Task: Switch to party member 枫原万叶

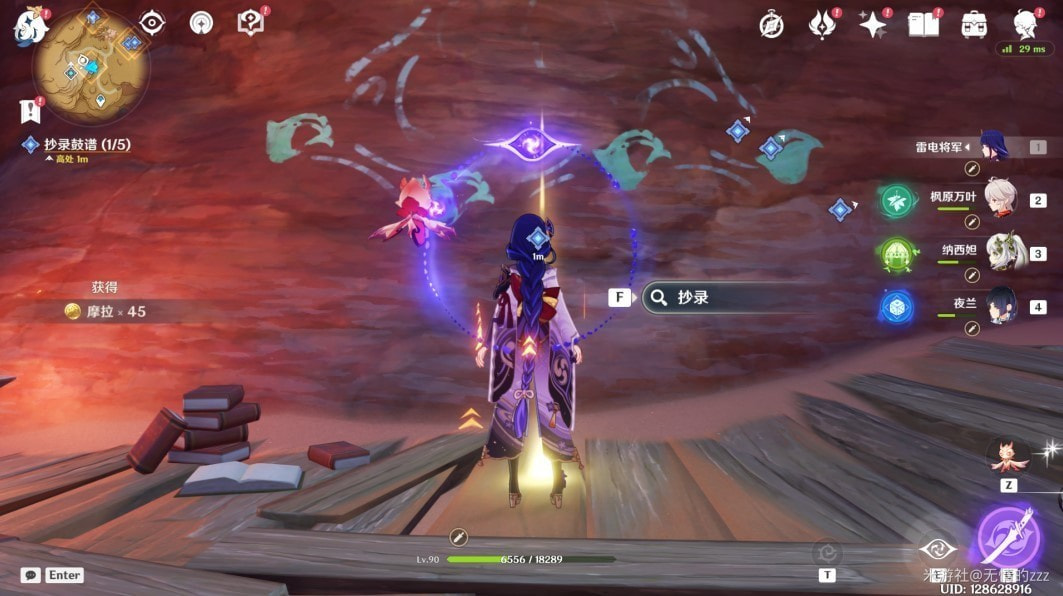Action: [x=1000, y=198]
